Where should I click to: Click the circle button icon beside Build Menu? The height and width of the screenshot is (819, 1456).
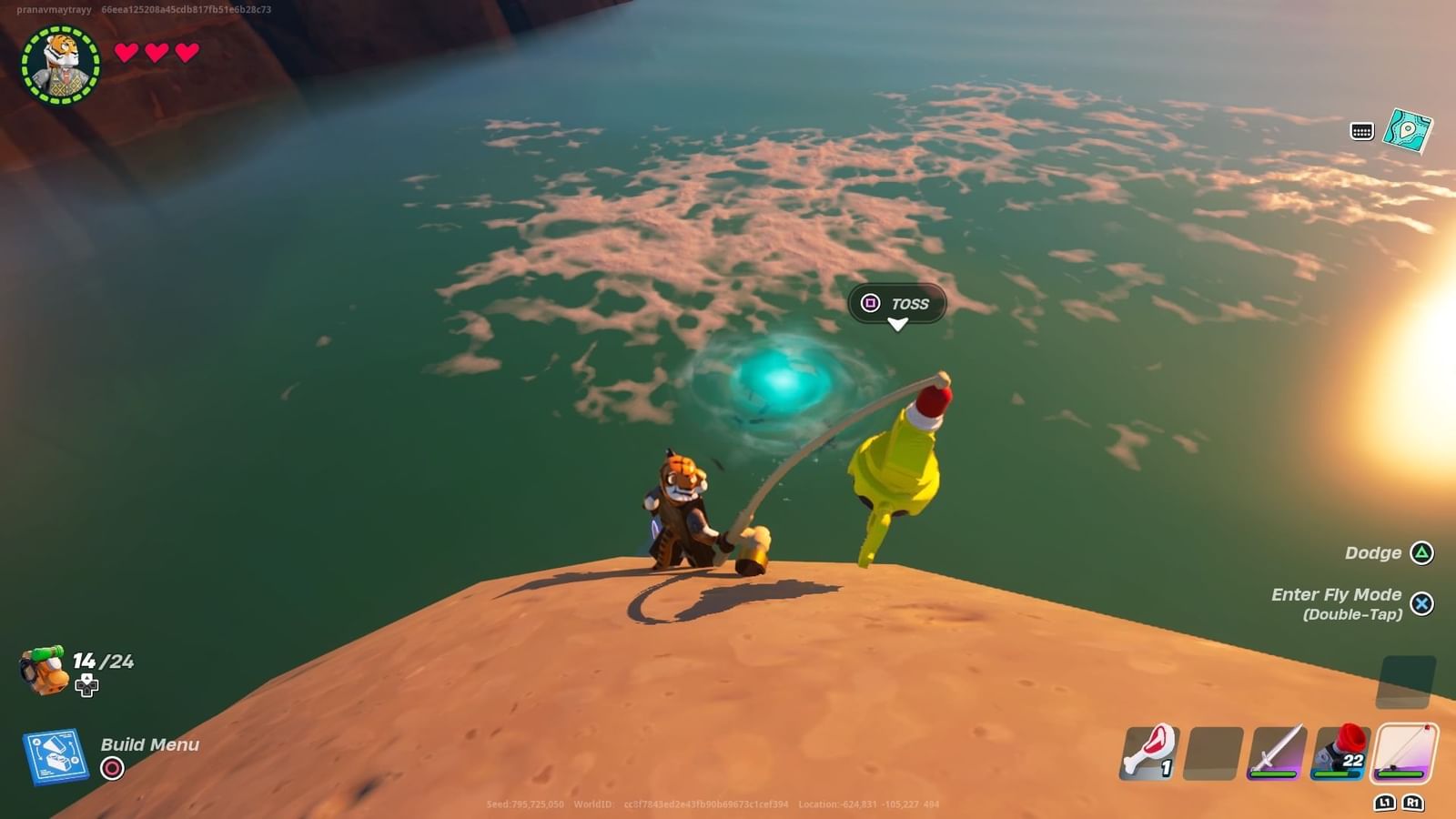[111, 768]
